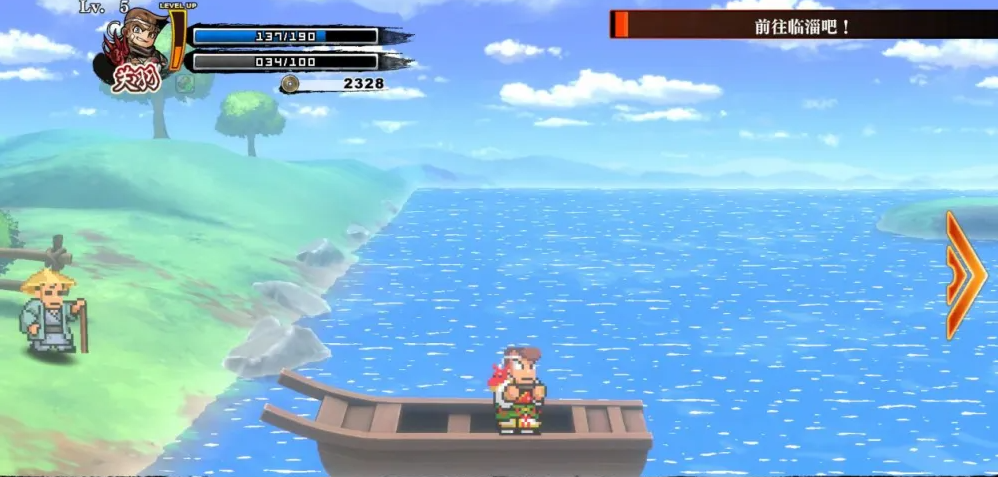Open the hero portrait character menu
The height and width of the screenshot is (477, 998).
(x=137, y=52)
